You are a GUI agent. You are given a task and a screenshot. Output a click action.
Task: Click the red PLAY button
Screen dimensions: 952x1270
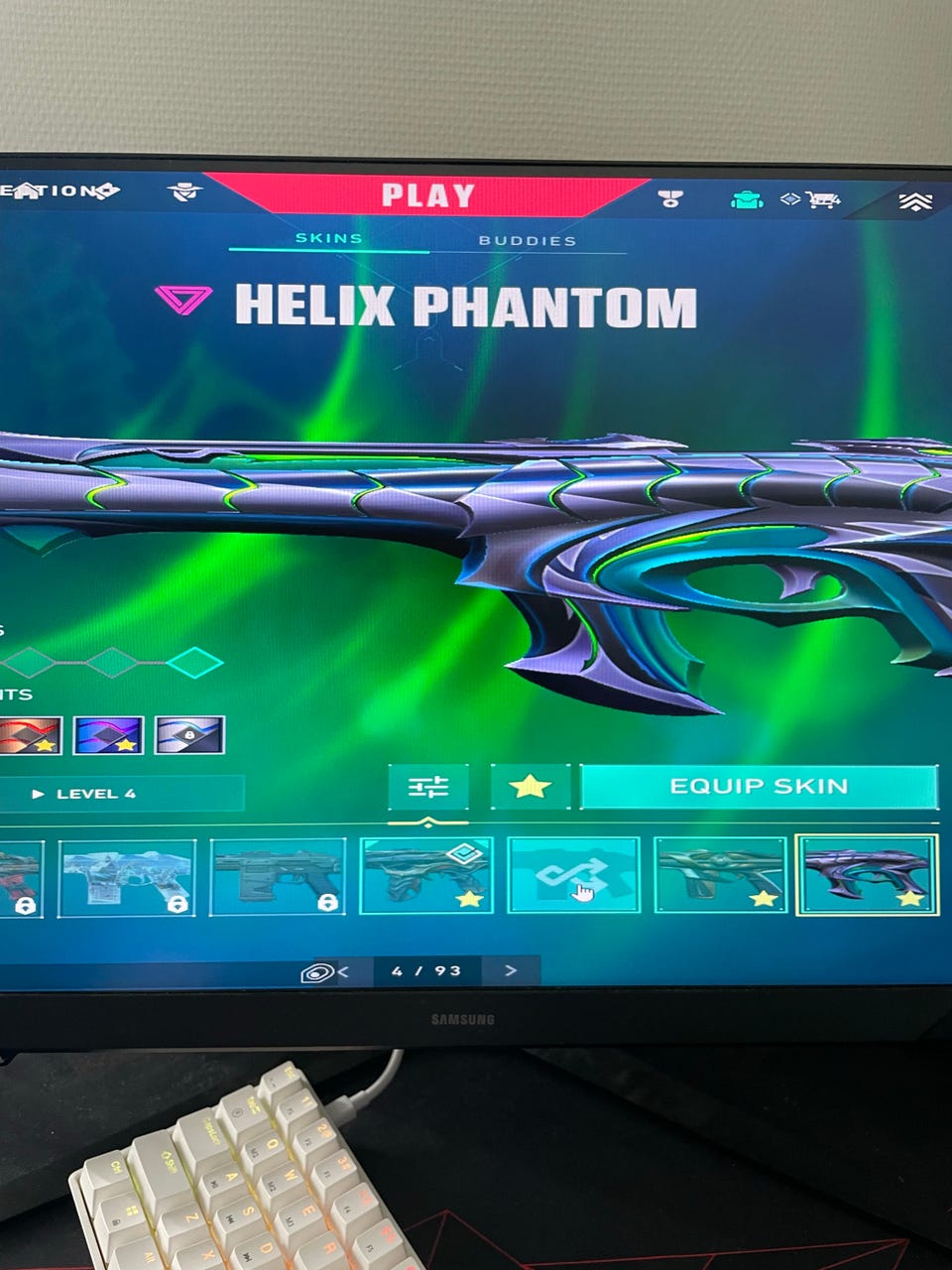428,195
